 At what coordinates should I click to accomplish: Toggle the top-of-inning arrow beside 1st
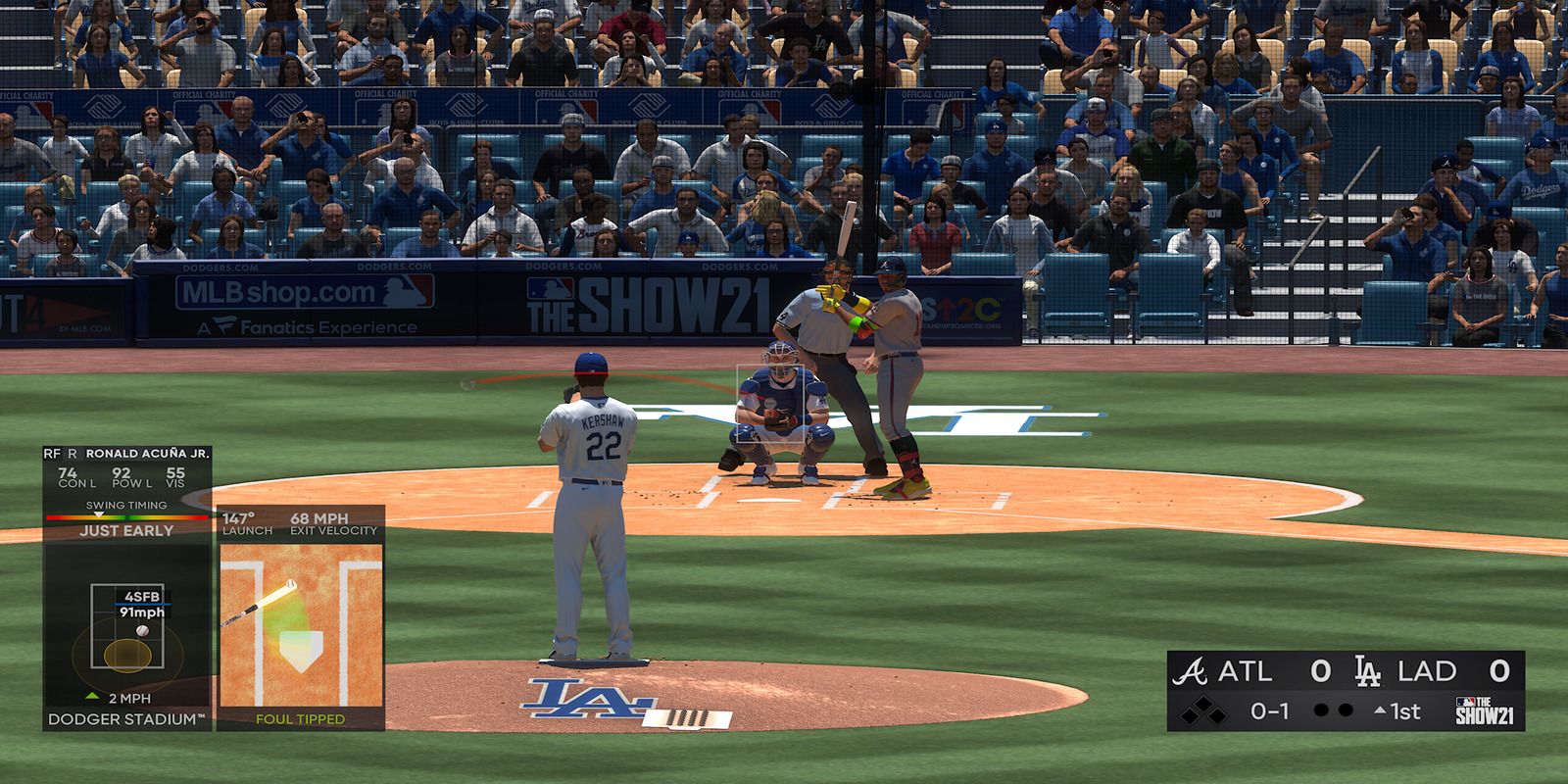(1379, 710)
